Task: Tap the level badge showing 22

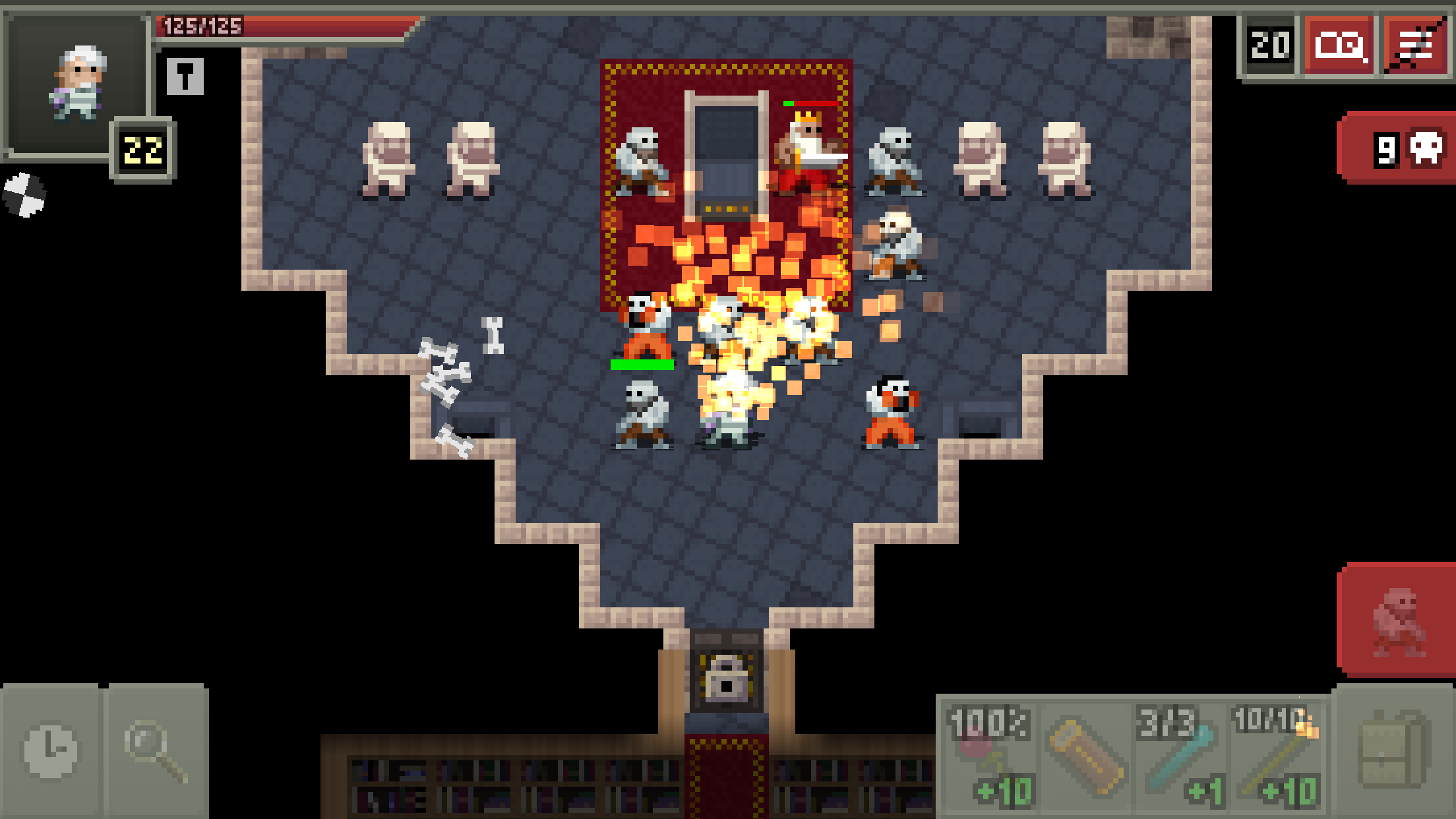Action: [x=143, y=148]
